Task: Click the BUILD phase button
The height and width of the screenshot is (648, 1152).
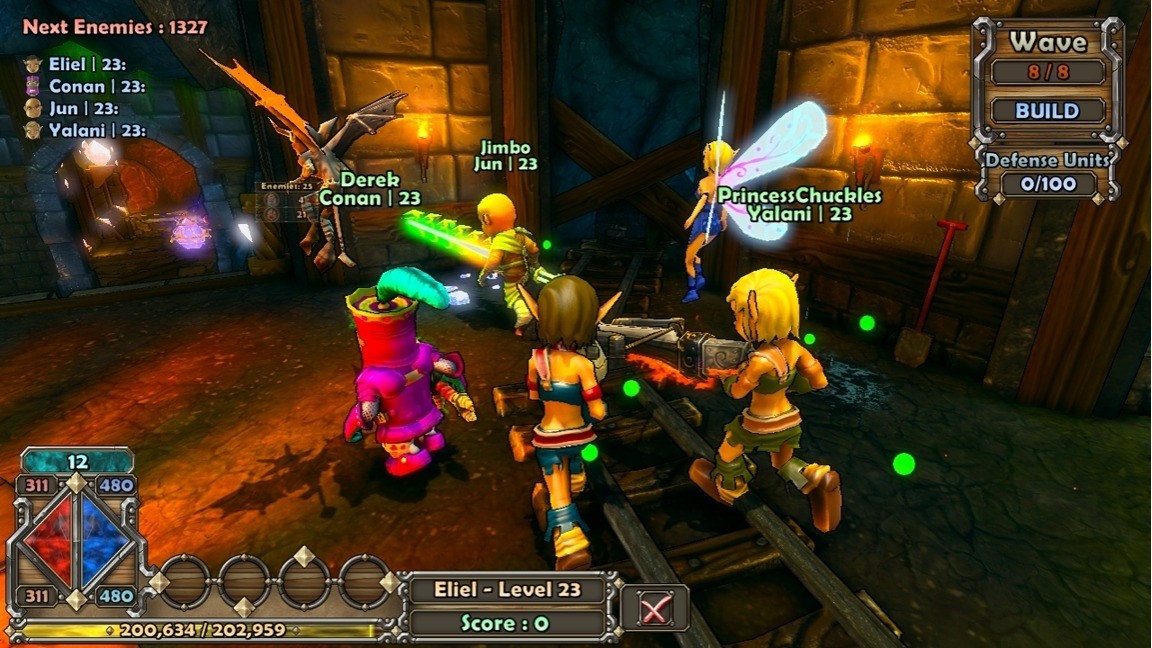Action: [x=1047, y=110]
